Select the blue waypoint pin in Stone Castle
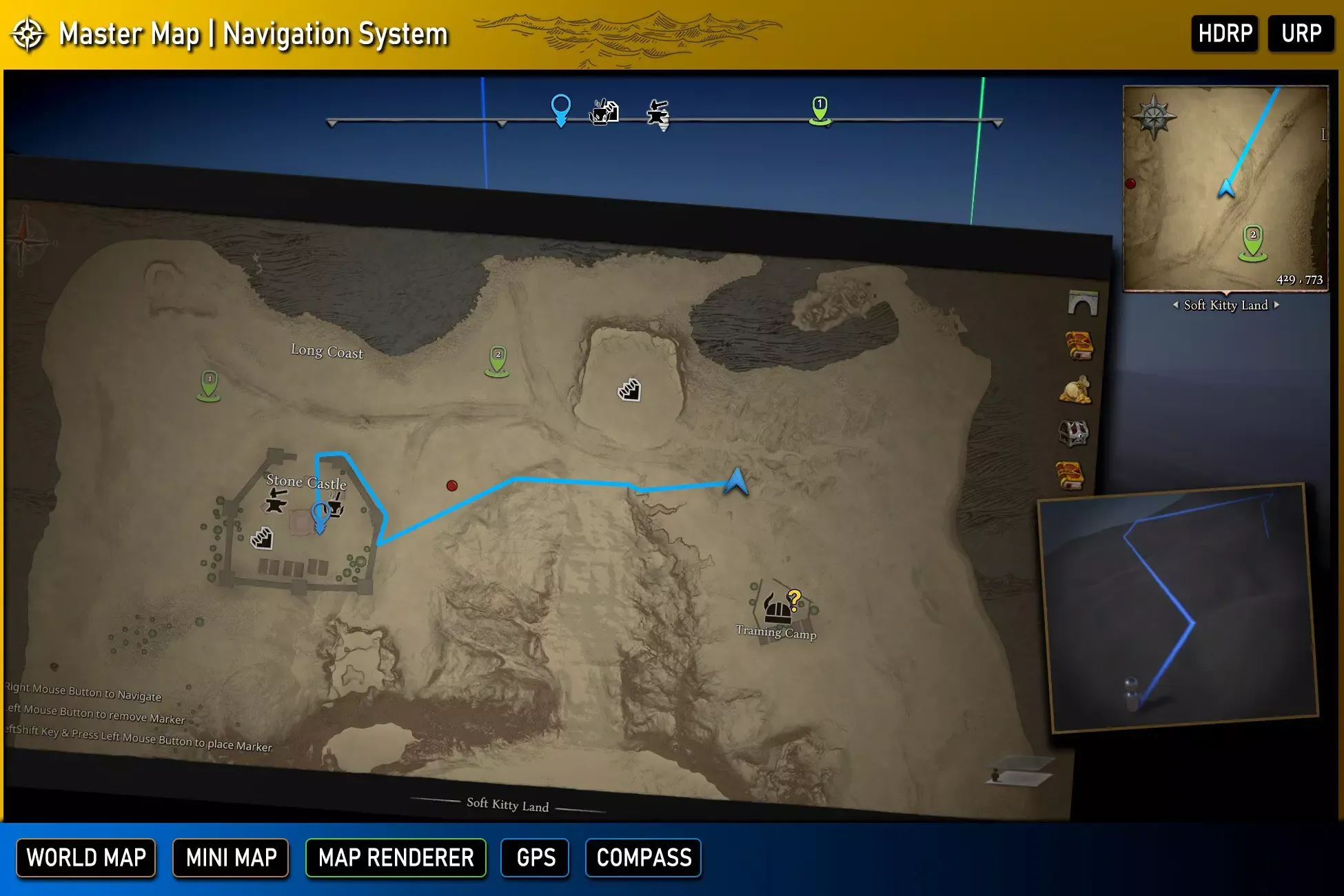This screenshot has width=1344, height=896. [320, 517]
